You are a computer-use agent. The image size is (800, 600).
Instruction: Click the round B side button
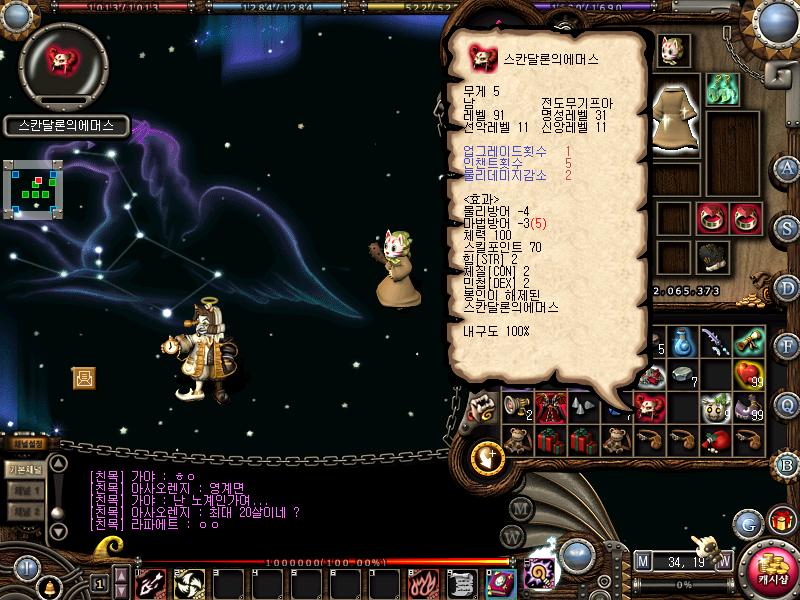(788, 464)
